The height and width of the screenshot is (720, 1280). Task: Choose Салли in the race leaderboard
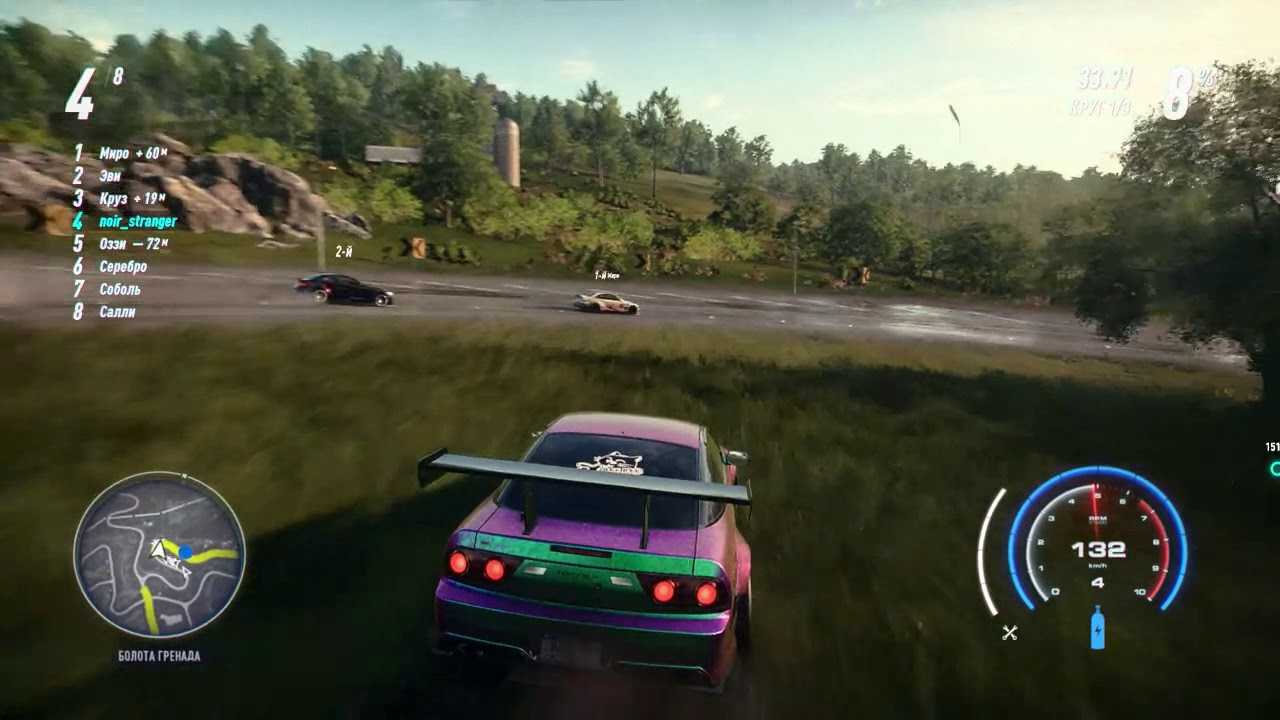117,312
